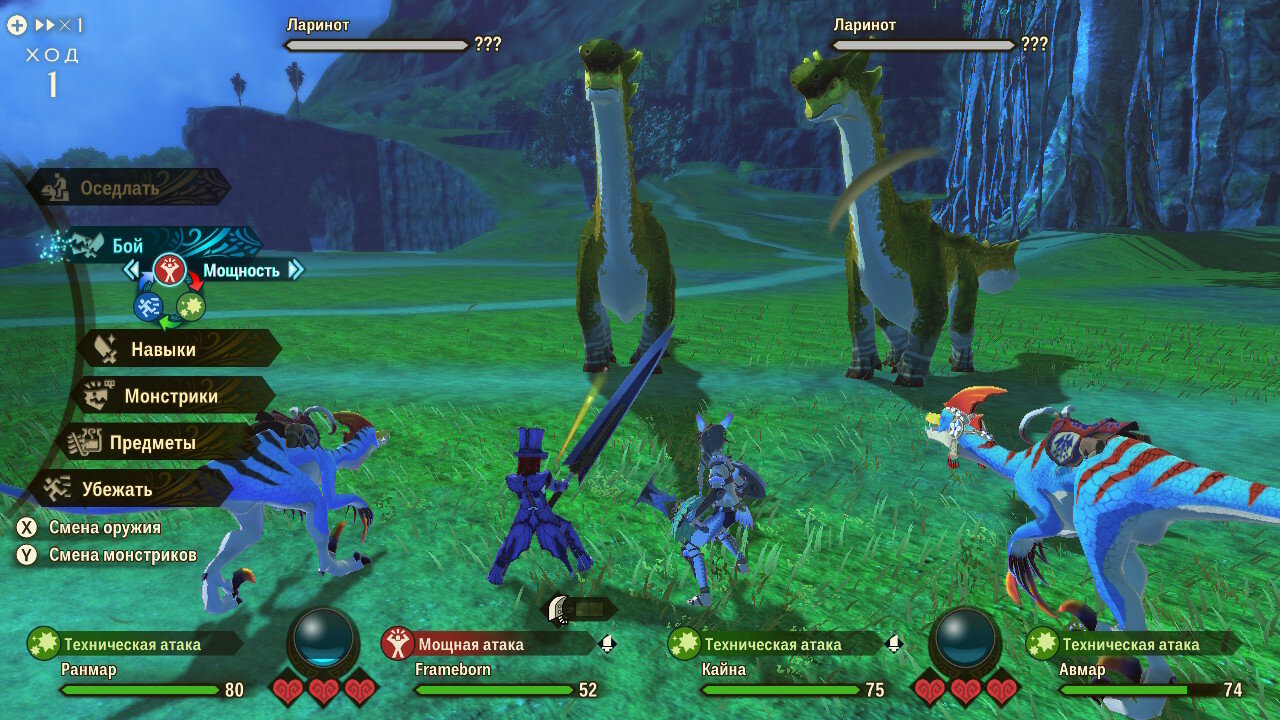Cycle attack type with right arrow
This screenshot has width=1280, height=720.
pyautogui.click(x=296, y=270)
